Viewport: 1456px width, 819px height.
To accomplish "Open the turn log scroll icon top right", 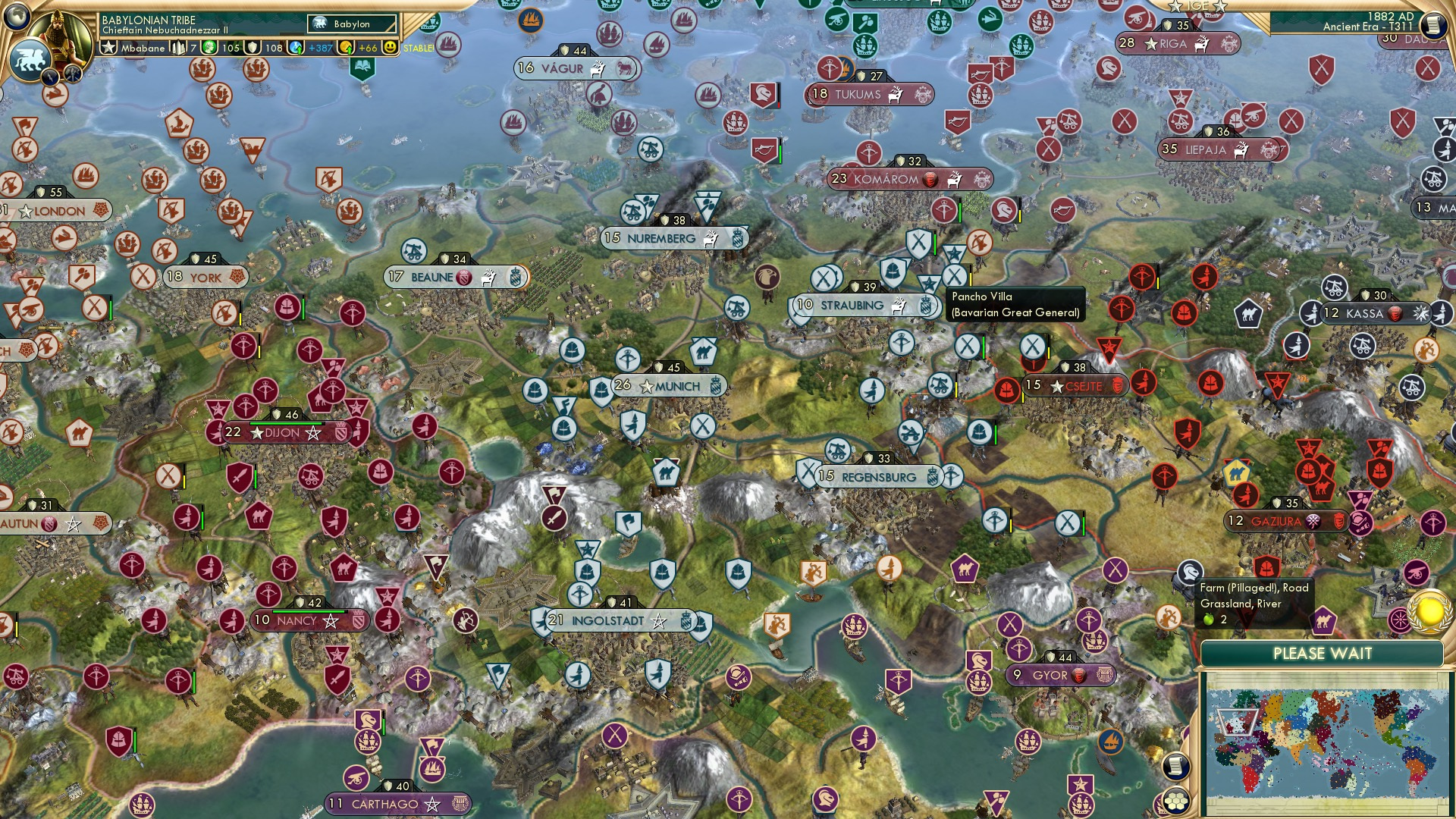I will click(1434, 24).
